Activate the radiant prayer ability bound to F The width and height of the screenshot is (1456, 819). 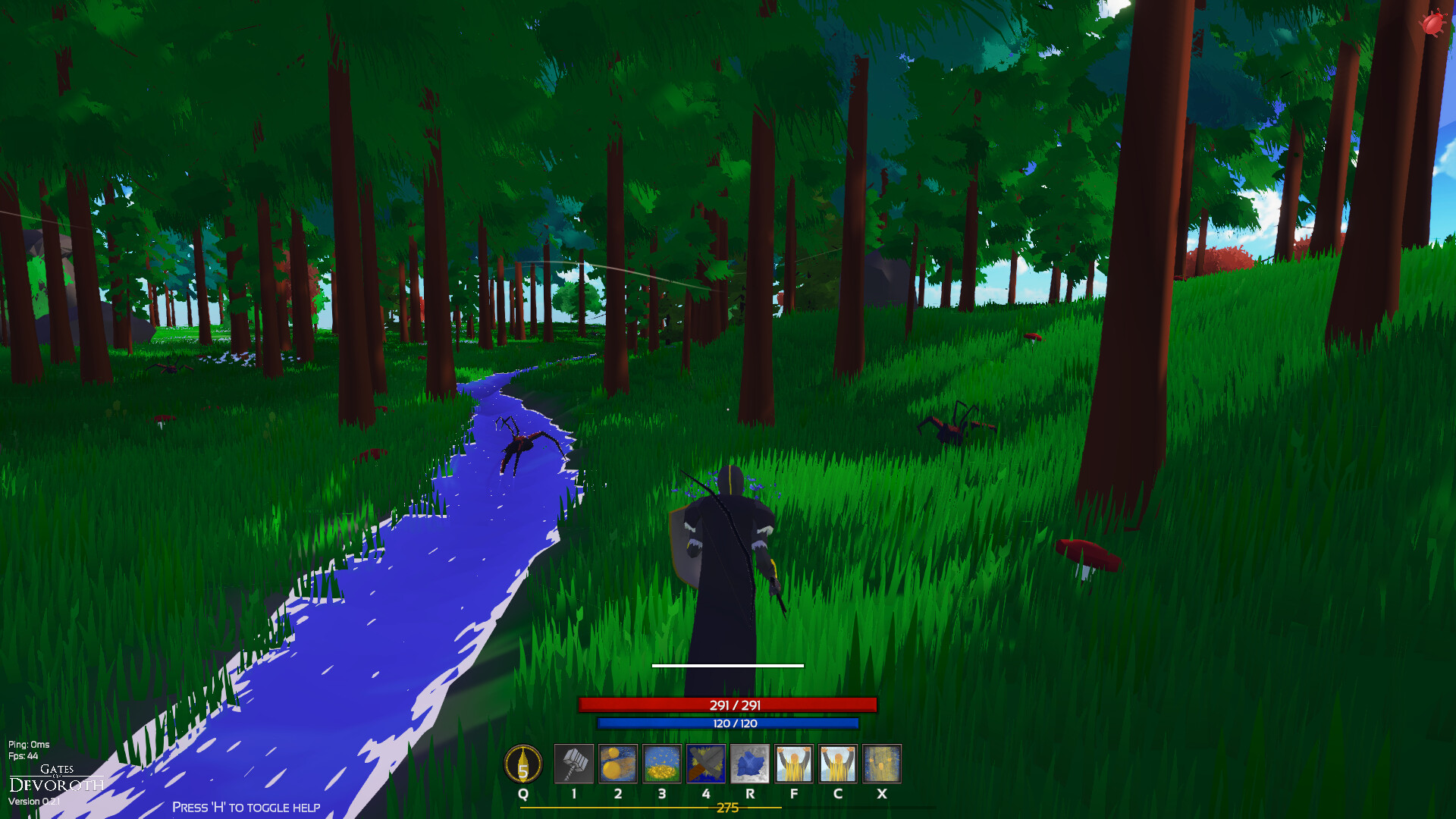(794, 764)
